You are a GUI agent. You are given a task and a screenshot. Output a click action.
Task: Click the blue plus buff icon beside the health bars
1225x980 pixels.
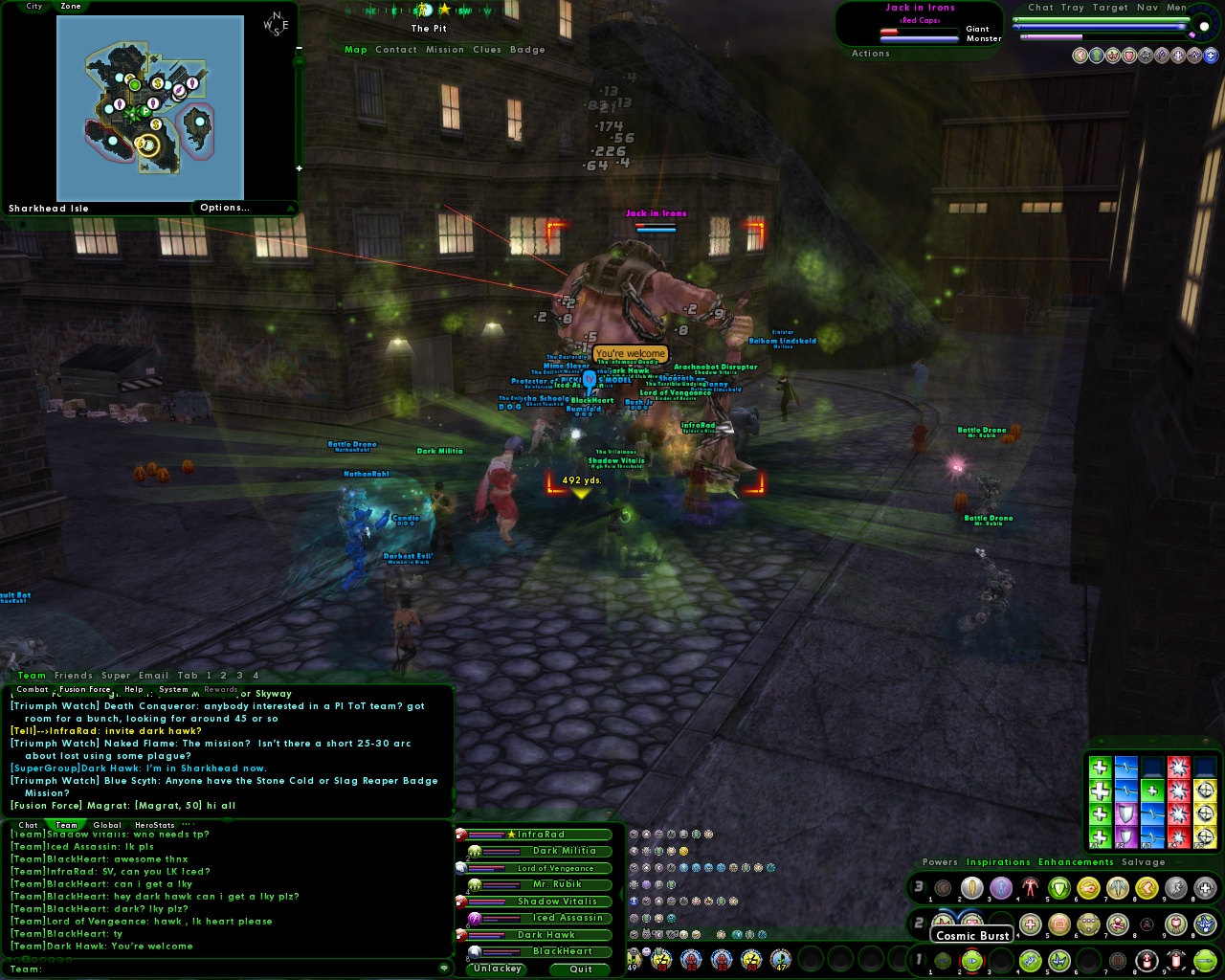click(1210, 56)
